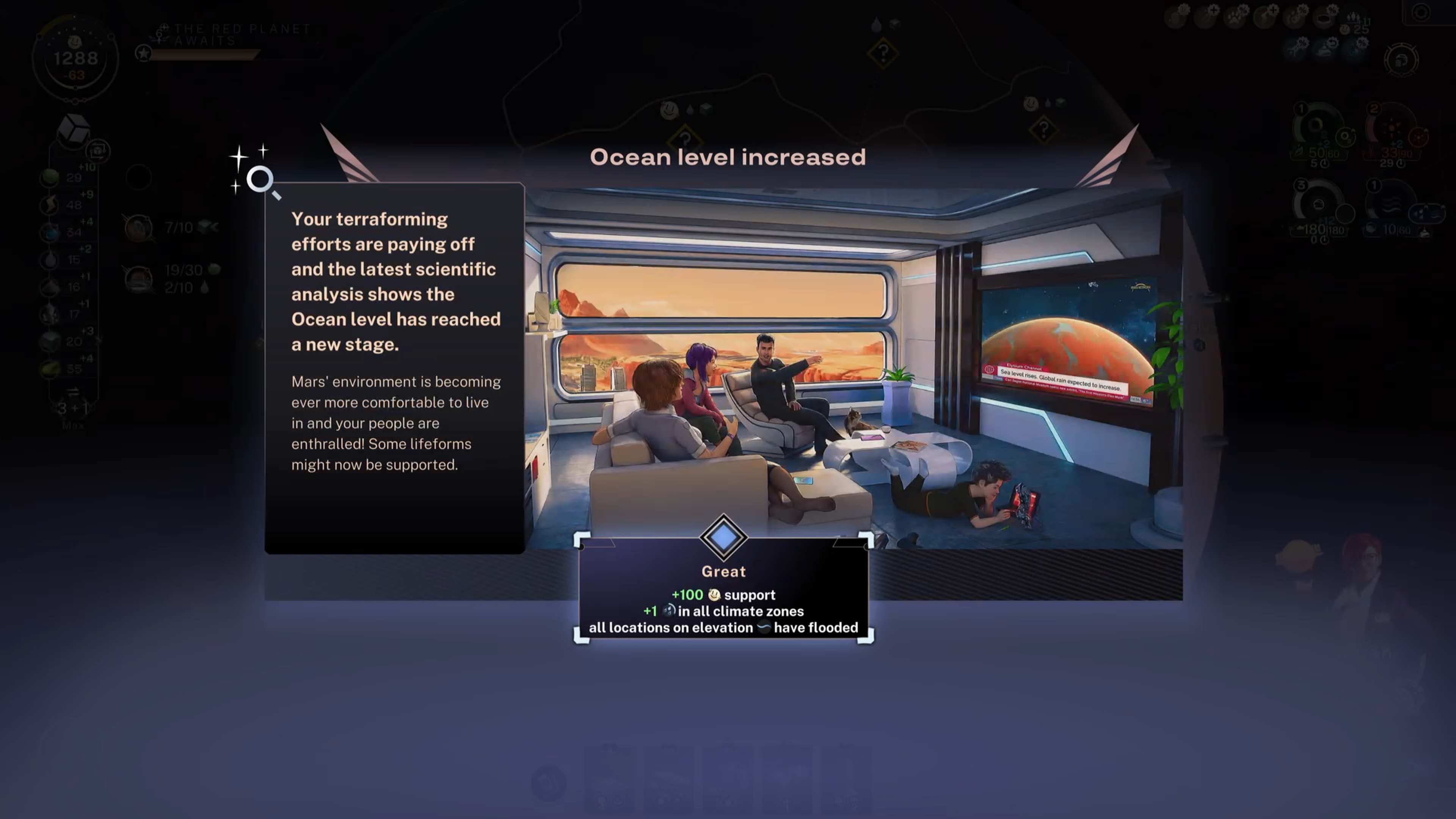This screenshot has width=1456, height=819.
Task: Toggle the O2 refresh icon beside the oxygen gauge
Action: [x=1346, y=137]
